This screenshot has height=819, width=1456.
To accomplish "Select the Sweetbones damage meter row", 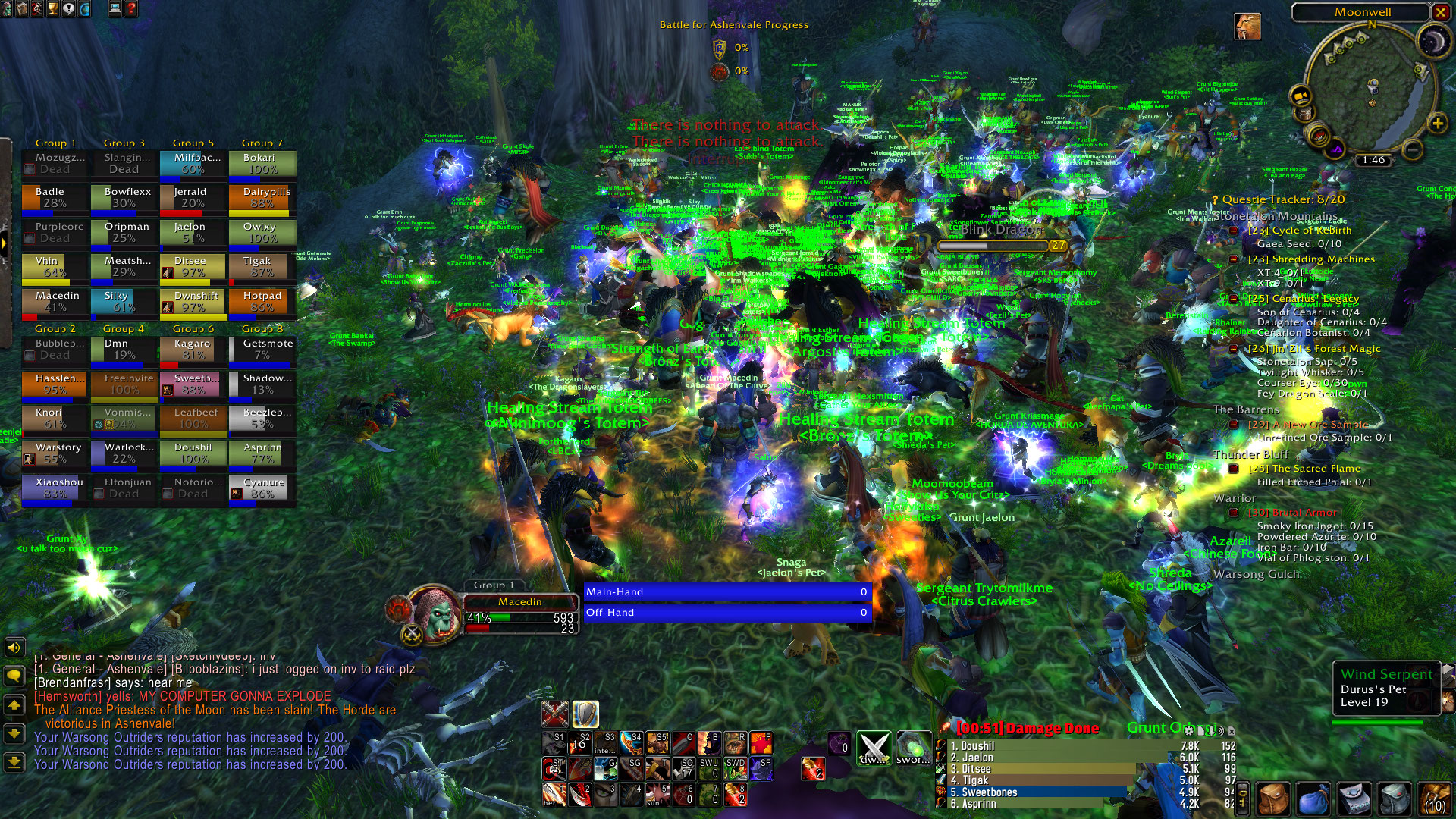I will coord(1062,792).
